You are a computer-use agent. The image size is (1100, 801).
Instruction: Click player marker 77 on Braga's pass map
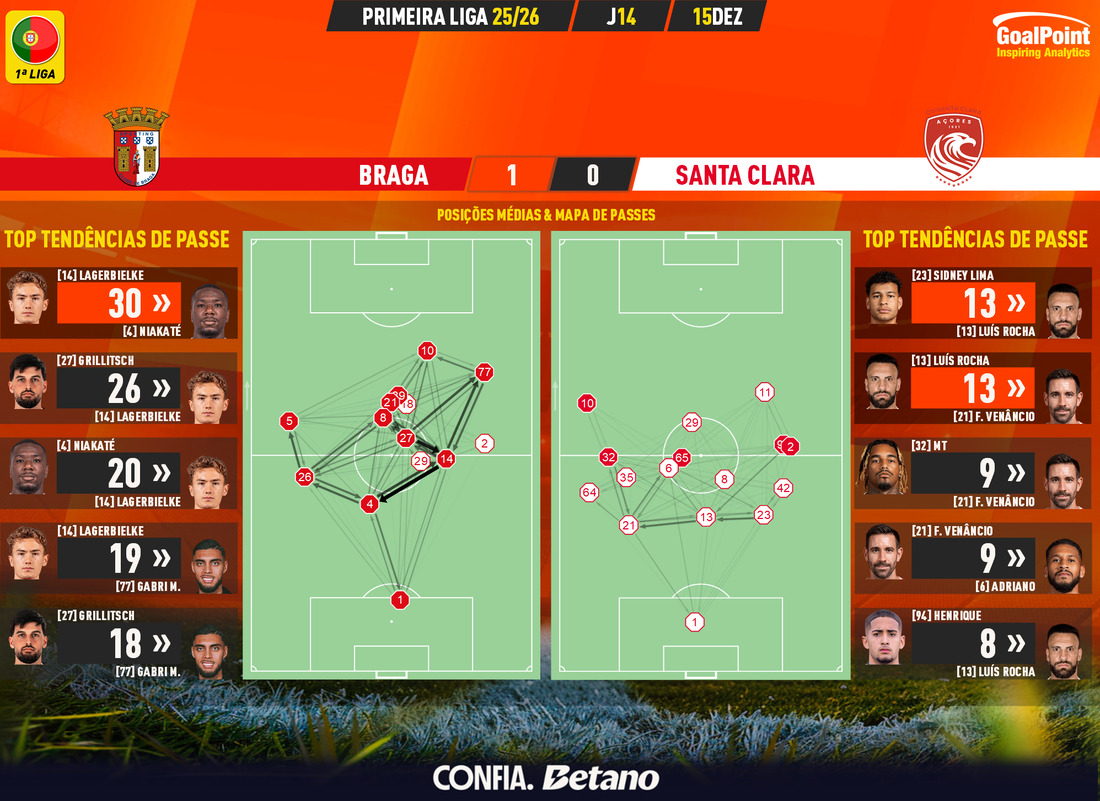(x=485, y=372)
